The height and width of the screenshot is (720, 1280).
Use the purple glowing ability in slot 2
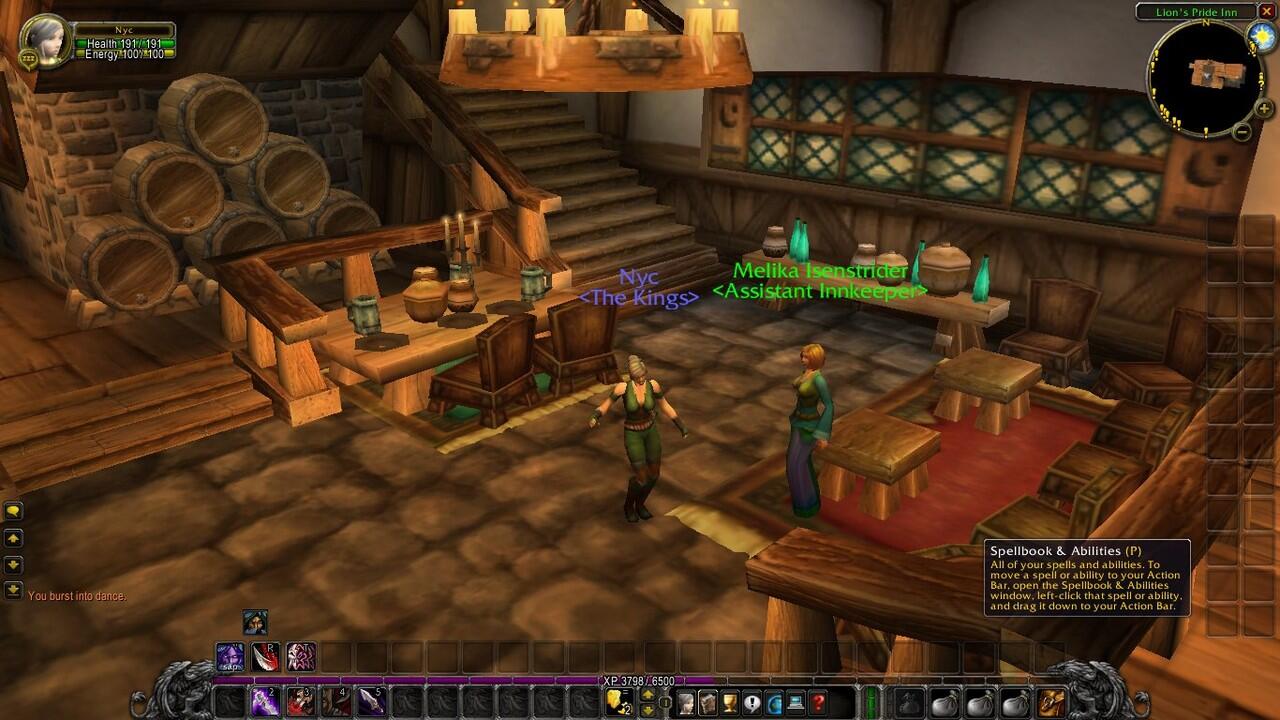pos(266,702)
